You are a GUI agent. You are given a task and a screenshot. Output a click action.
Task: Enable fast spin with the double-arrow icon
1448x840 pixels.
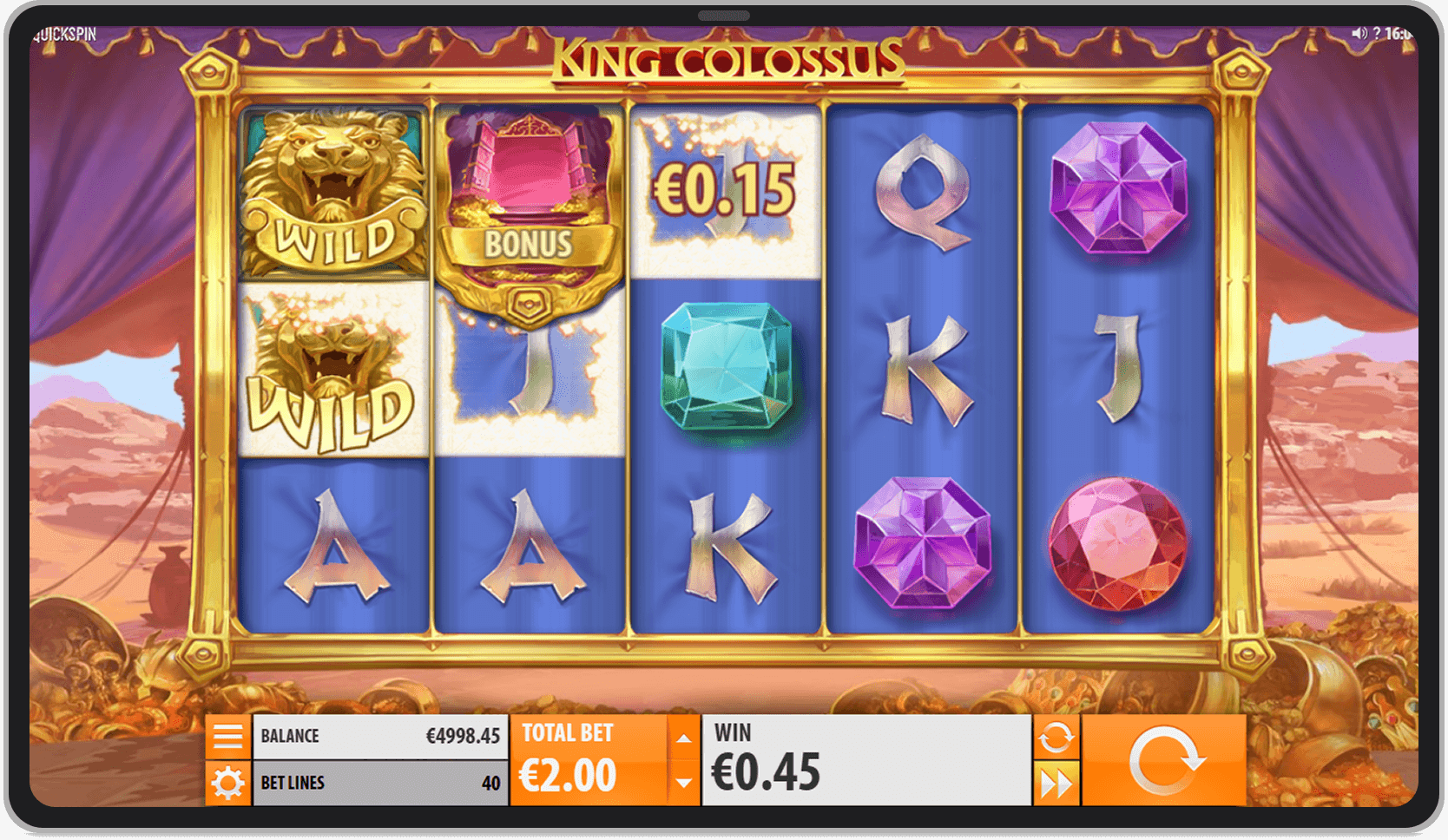click(1056, 782)
